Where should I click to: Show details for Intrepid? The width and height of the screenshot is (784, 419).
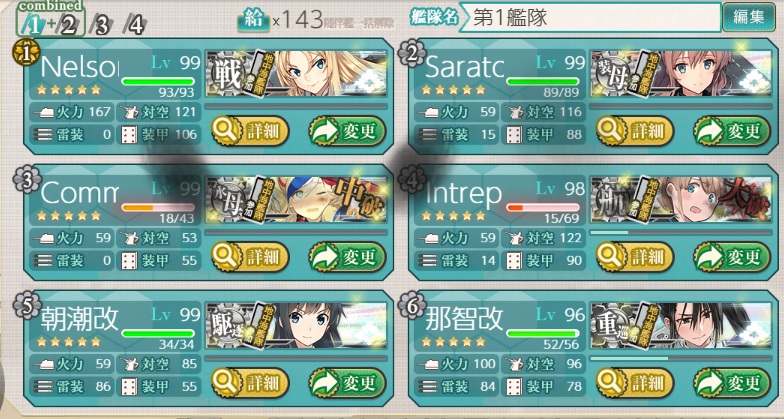635,257
